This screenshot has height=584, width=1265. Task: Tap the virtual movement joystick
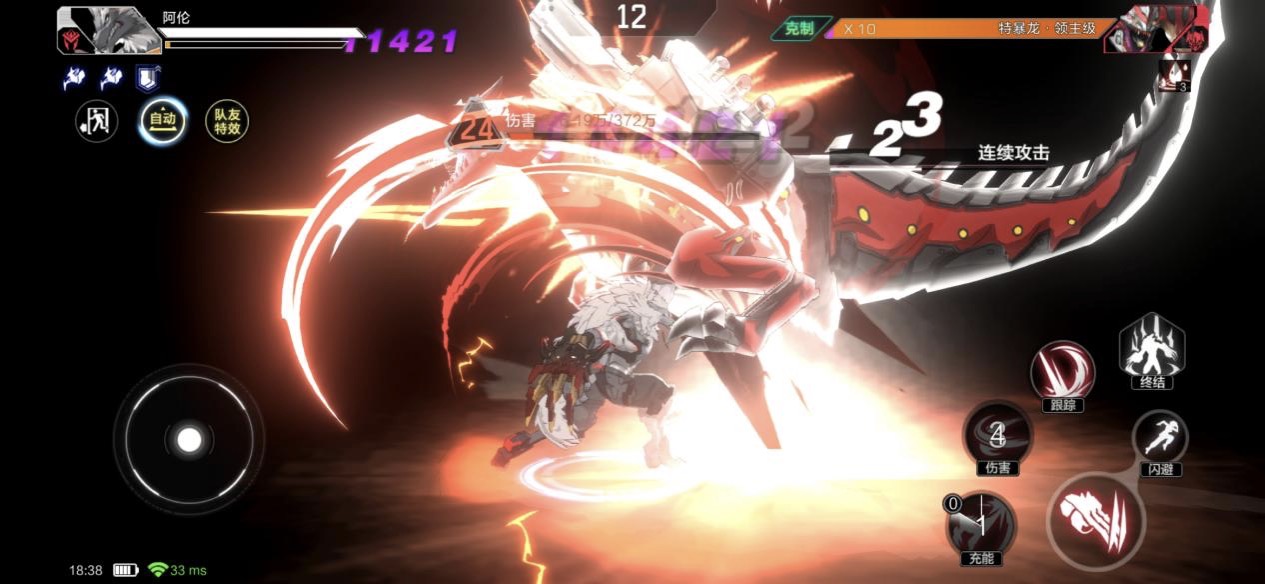tap(189, 439)
